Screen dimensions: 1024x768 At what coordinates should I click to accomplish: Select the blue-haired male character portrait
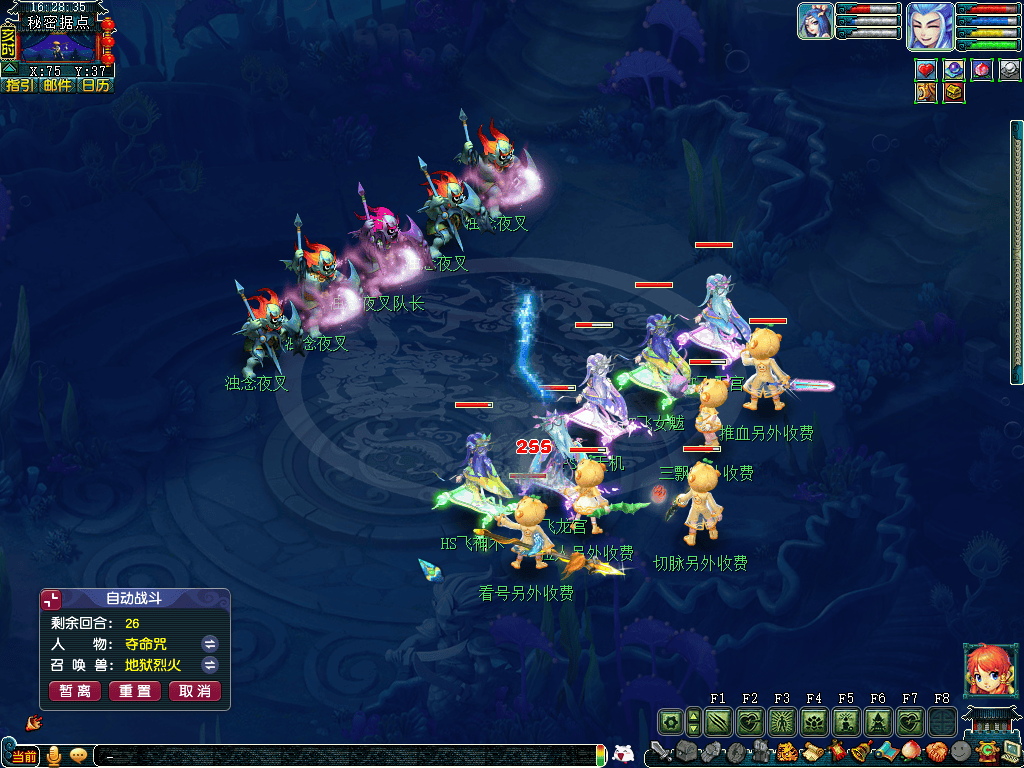[929, 26]
